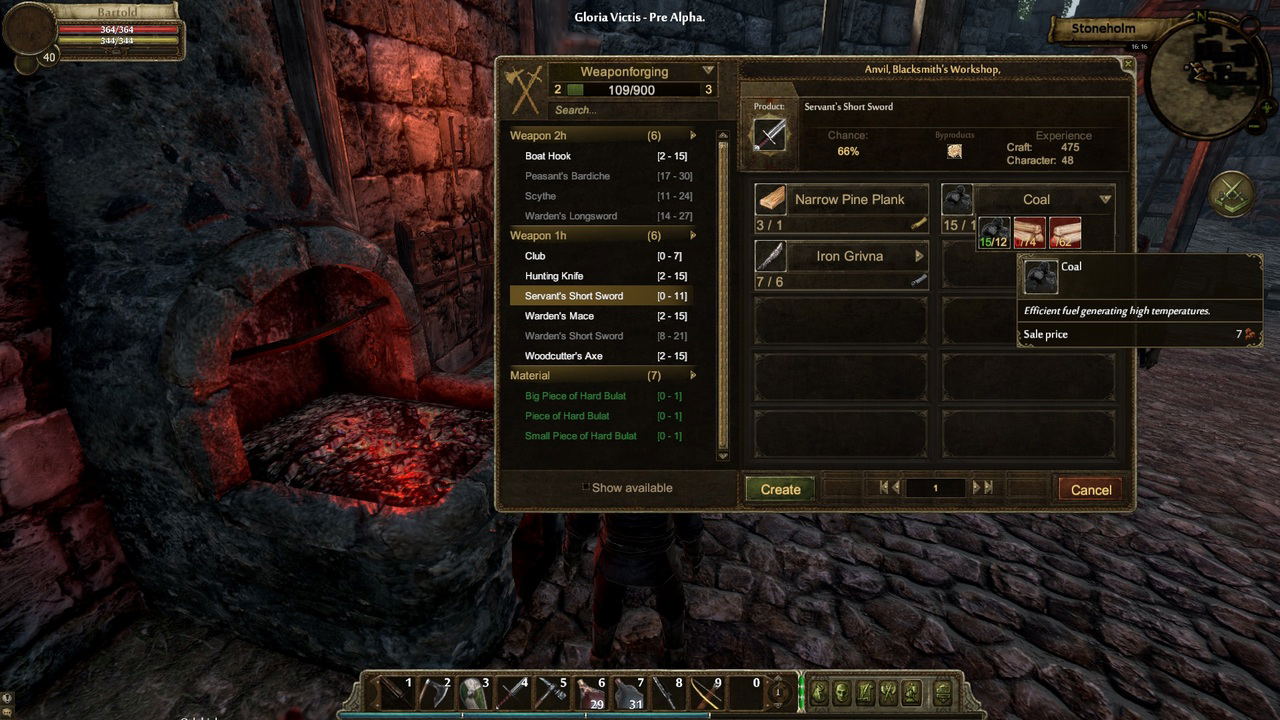Select the Club recipe
This screenshot has height=720, width=1280.
click(x=535, y=256)
